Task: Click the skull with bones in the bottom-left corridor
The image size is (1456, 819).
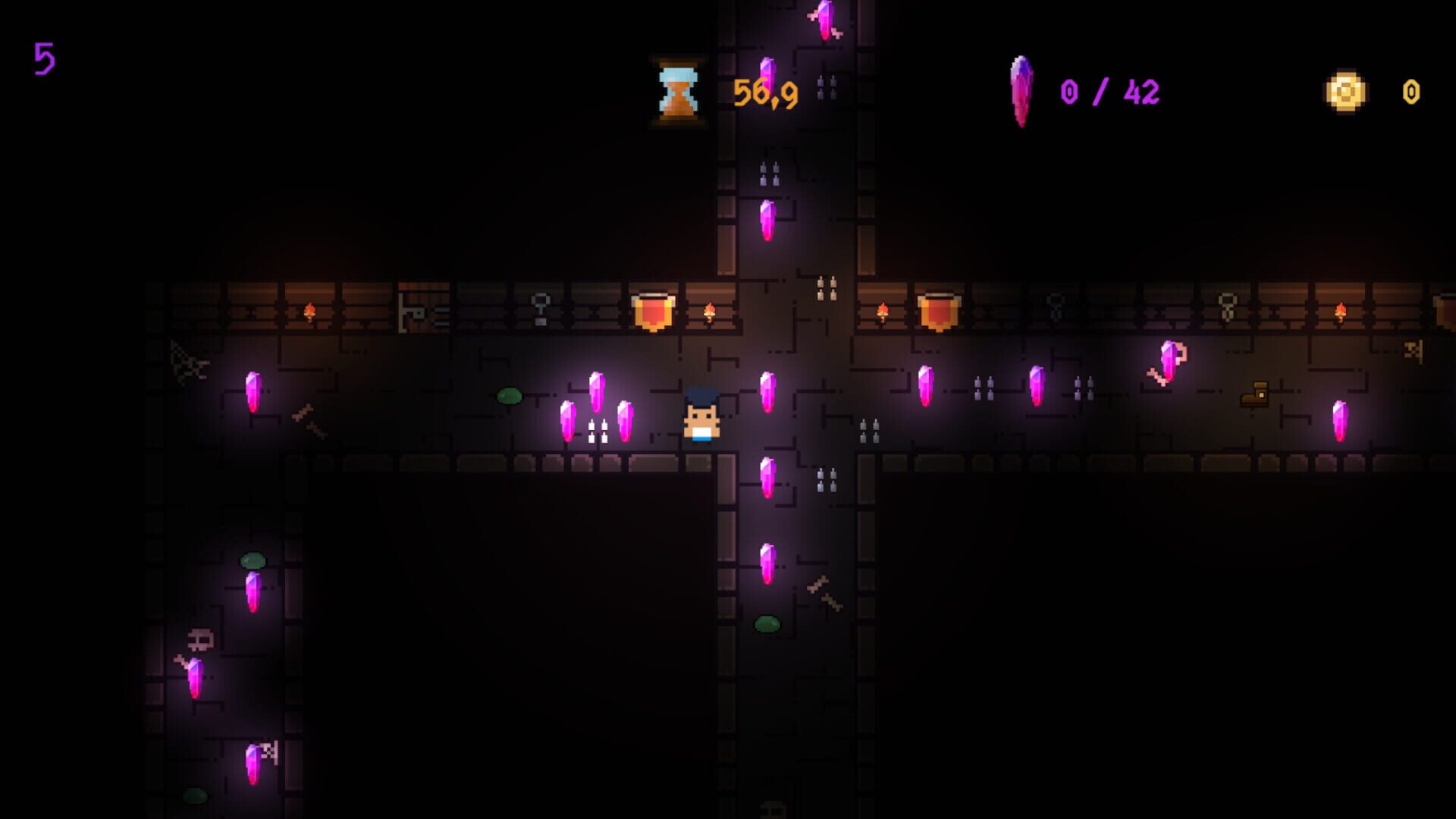Action: [199, 641]
